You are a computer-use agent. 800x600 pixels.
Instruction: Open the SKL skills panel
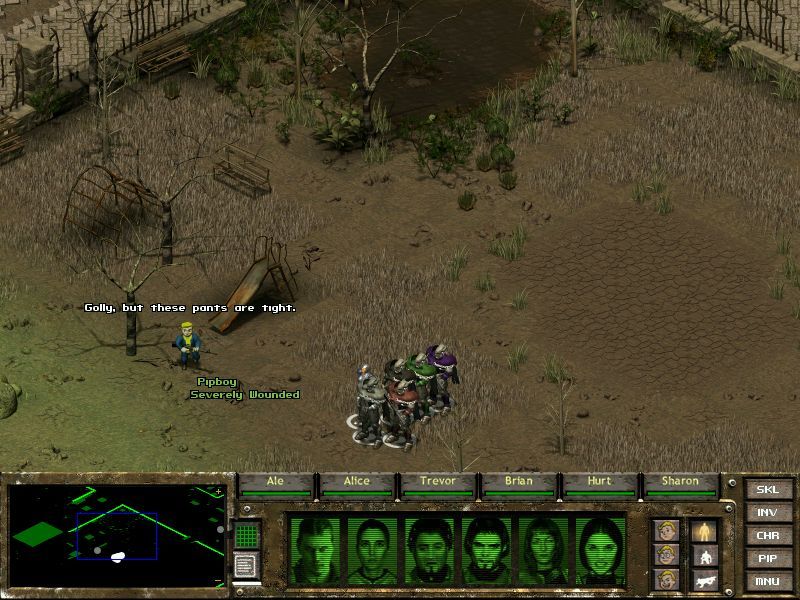point(767,490)
